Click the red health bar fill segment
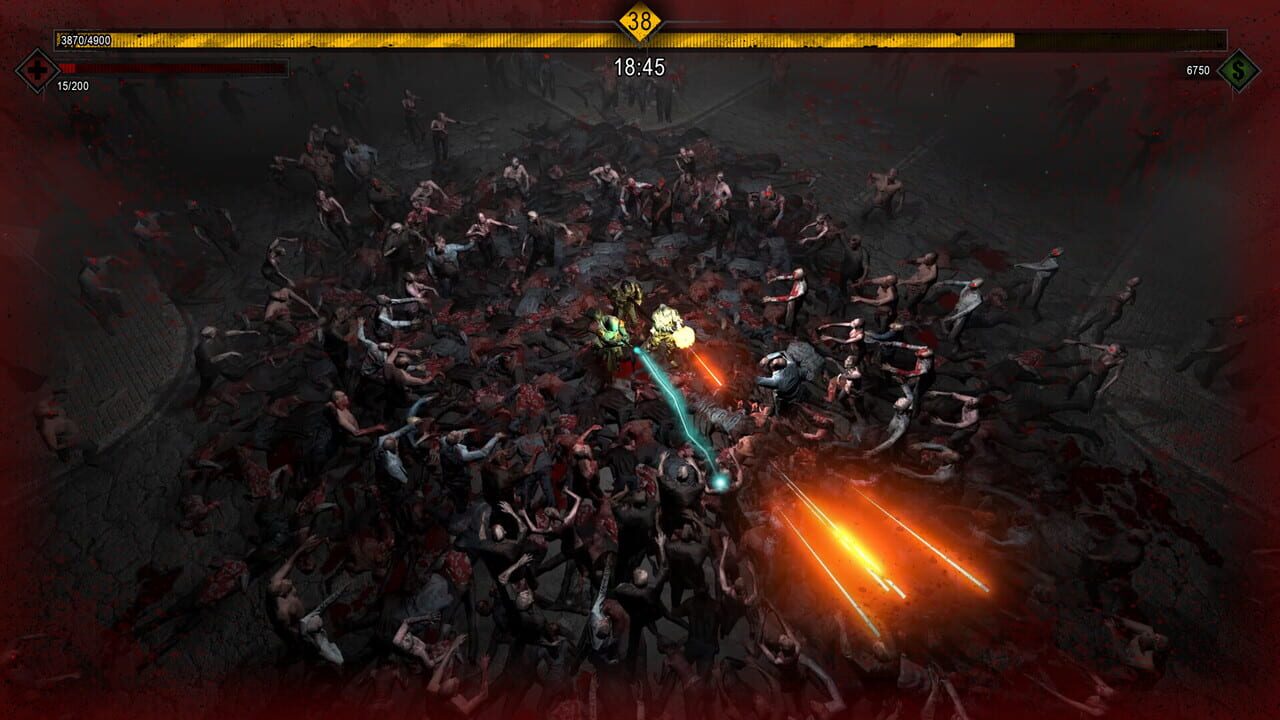 point(68,67)
